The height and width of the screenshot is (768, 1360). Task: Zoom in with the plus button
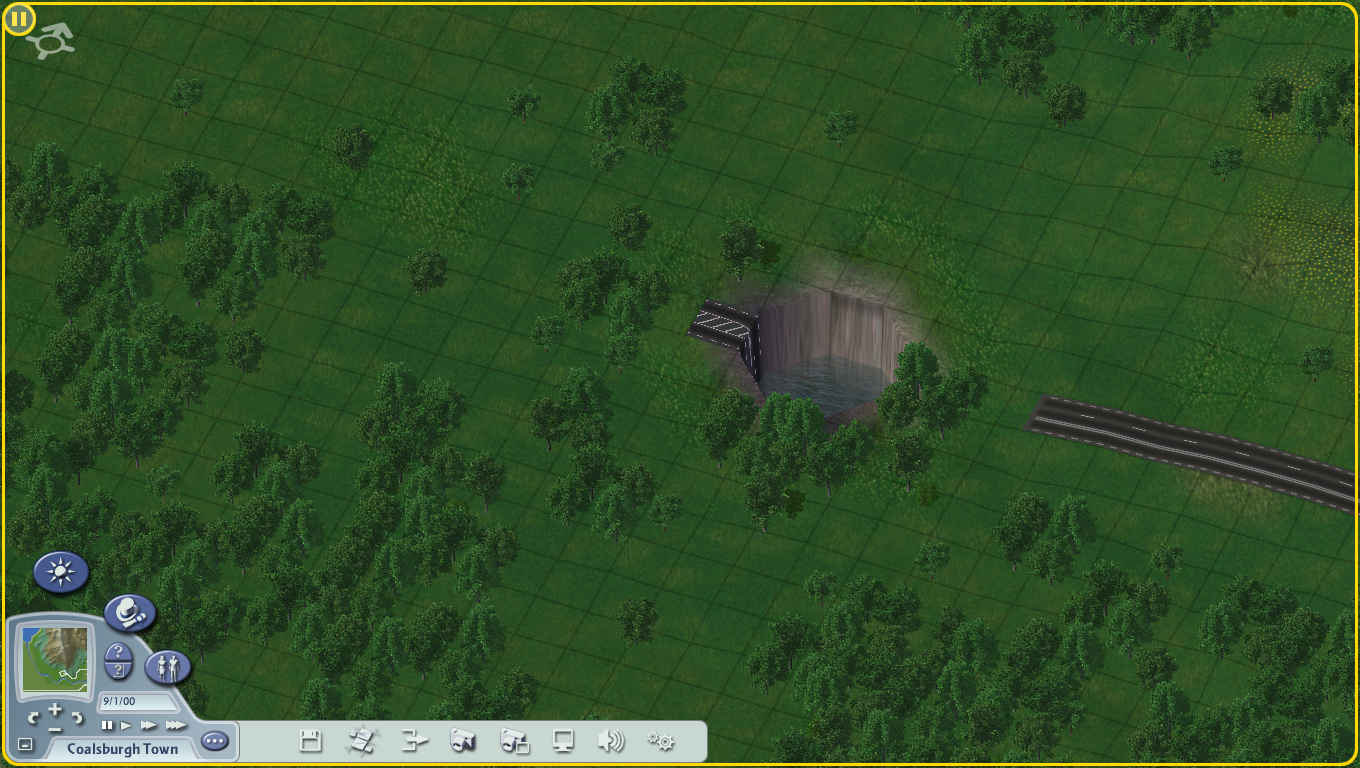[55, 709]
